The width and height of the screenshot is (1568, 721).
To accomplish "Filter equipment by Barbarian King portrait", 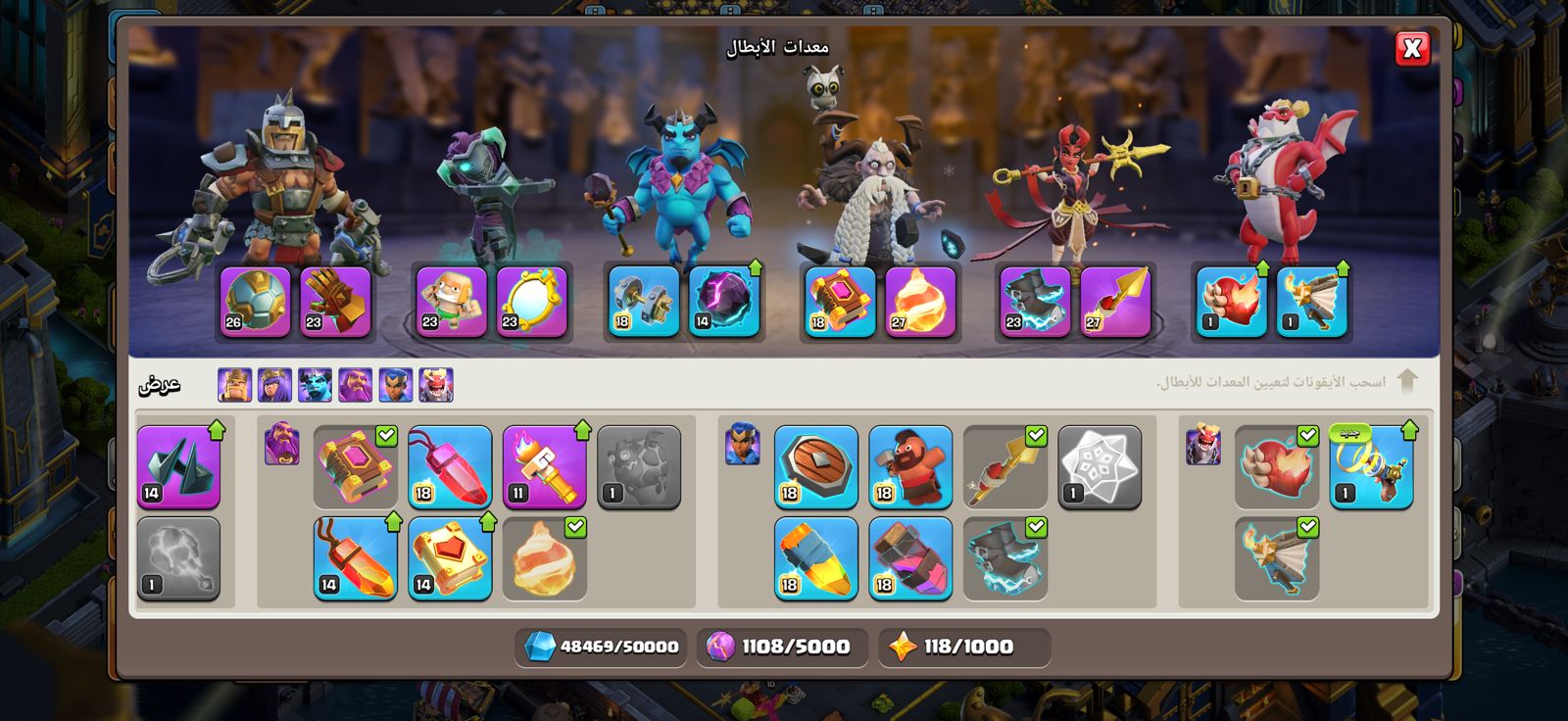I will (x=235, y=385).
